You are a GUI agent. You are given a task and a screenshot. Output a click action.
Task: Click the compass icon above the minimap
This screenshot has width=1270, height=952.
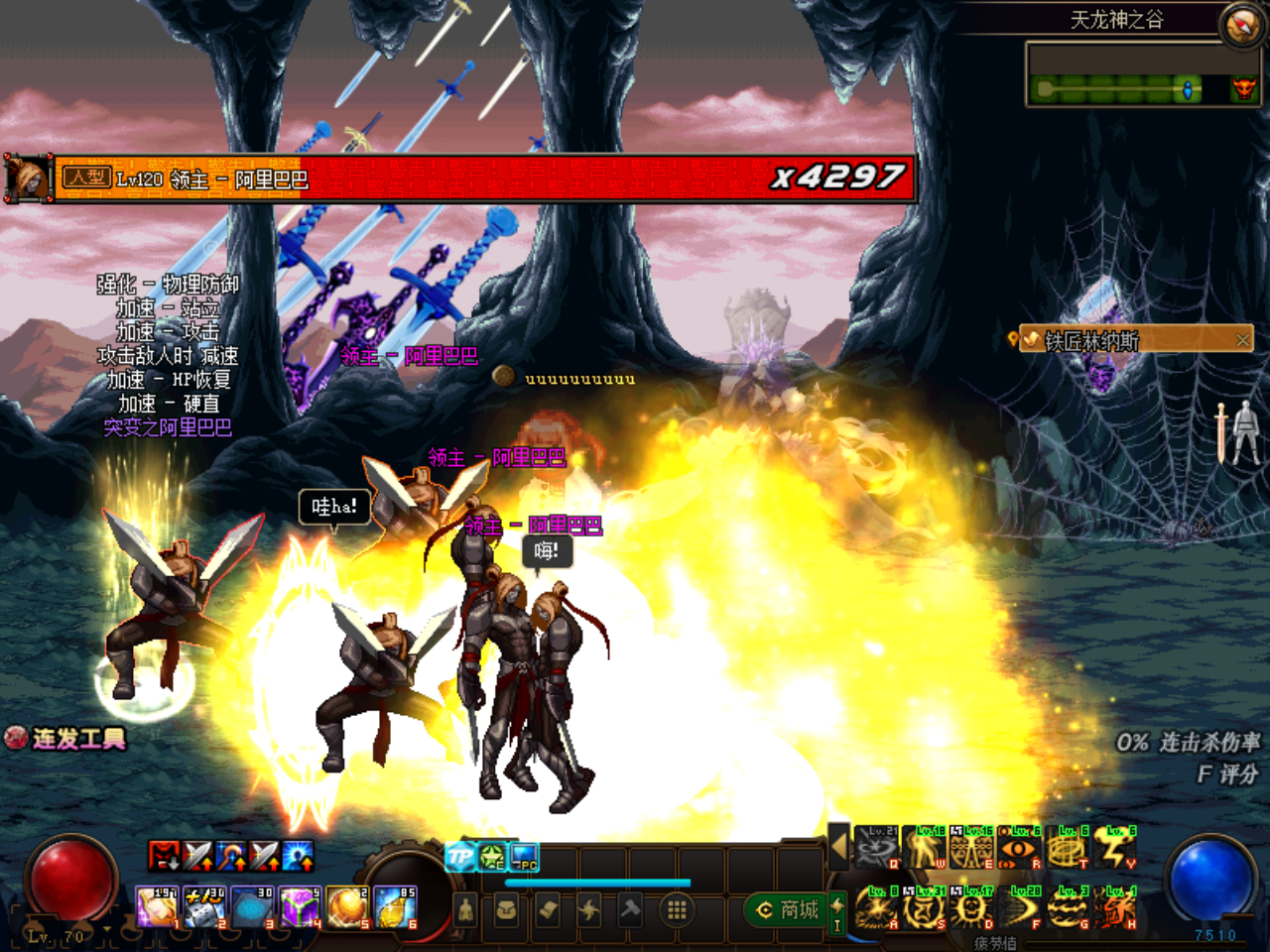click(1241, 25)
